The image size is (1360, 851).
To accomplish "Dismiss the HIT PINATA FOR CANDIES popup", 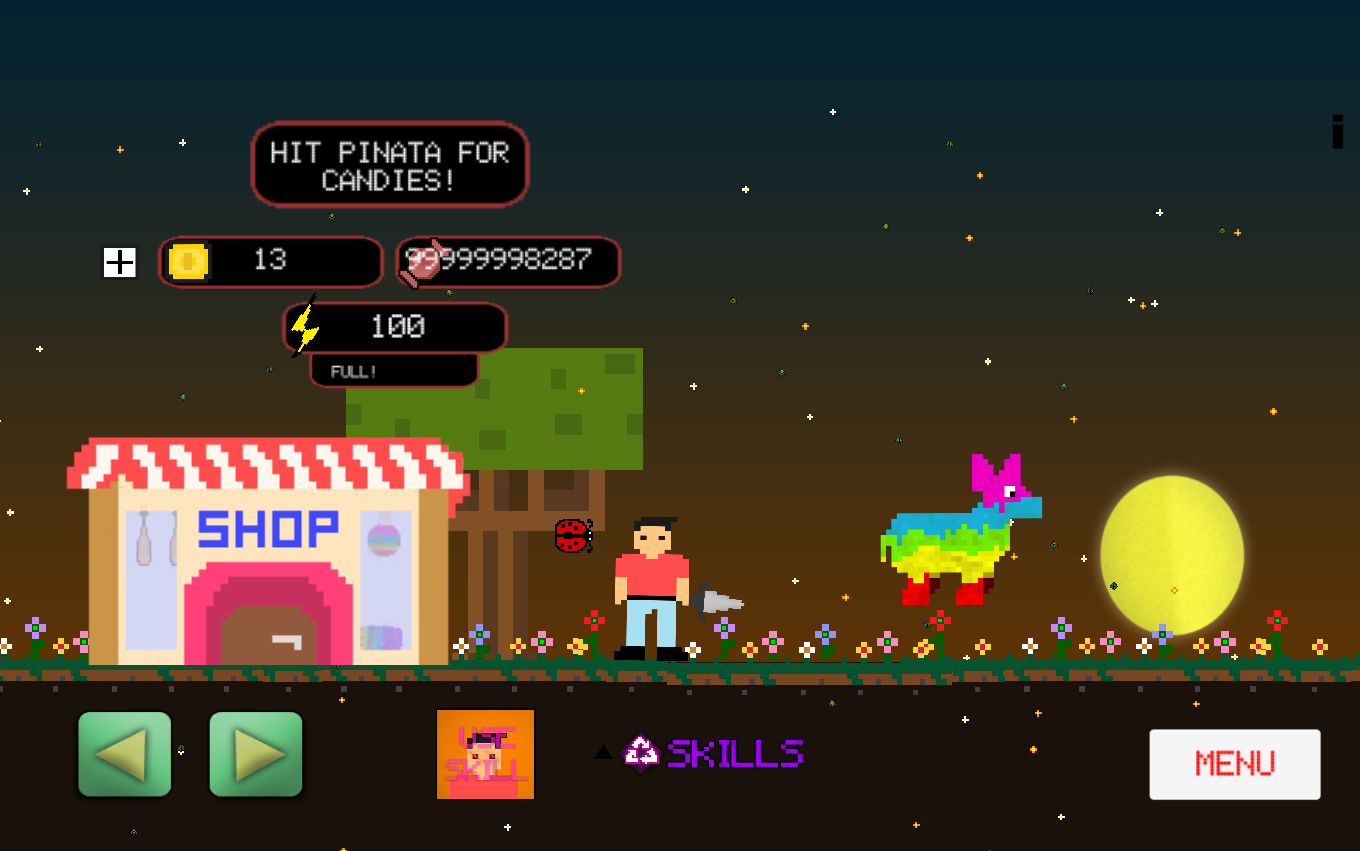I will [389, 164].
